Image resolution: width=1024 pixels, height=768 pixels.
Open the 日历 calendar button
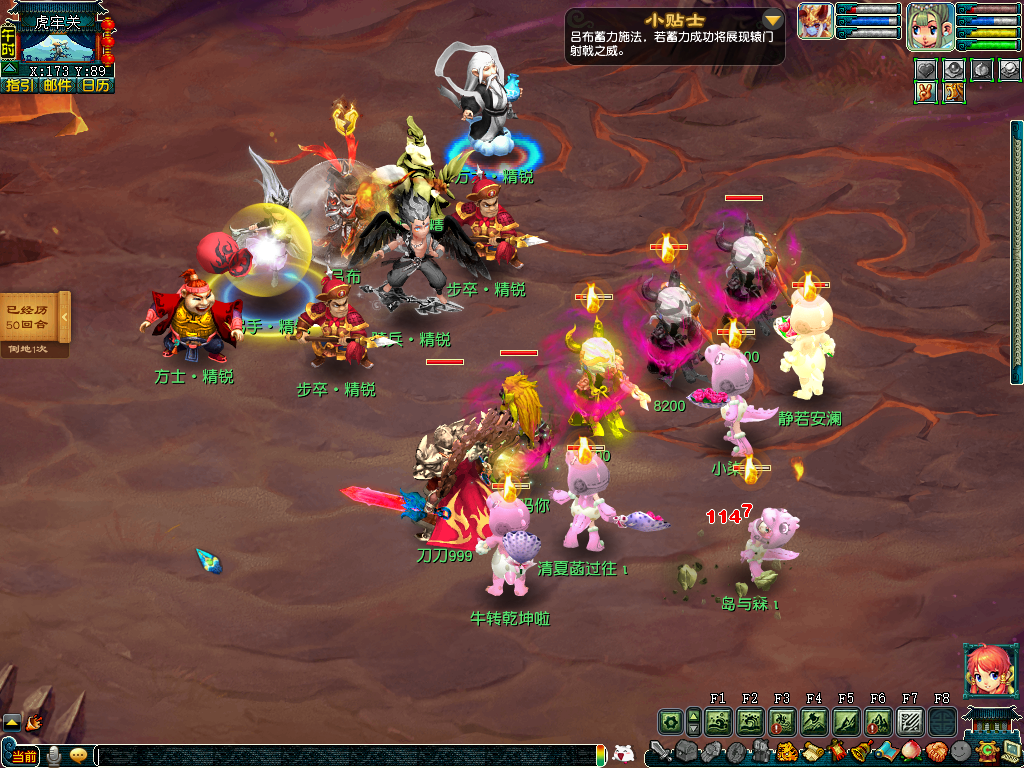(96, 85)
